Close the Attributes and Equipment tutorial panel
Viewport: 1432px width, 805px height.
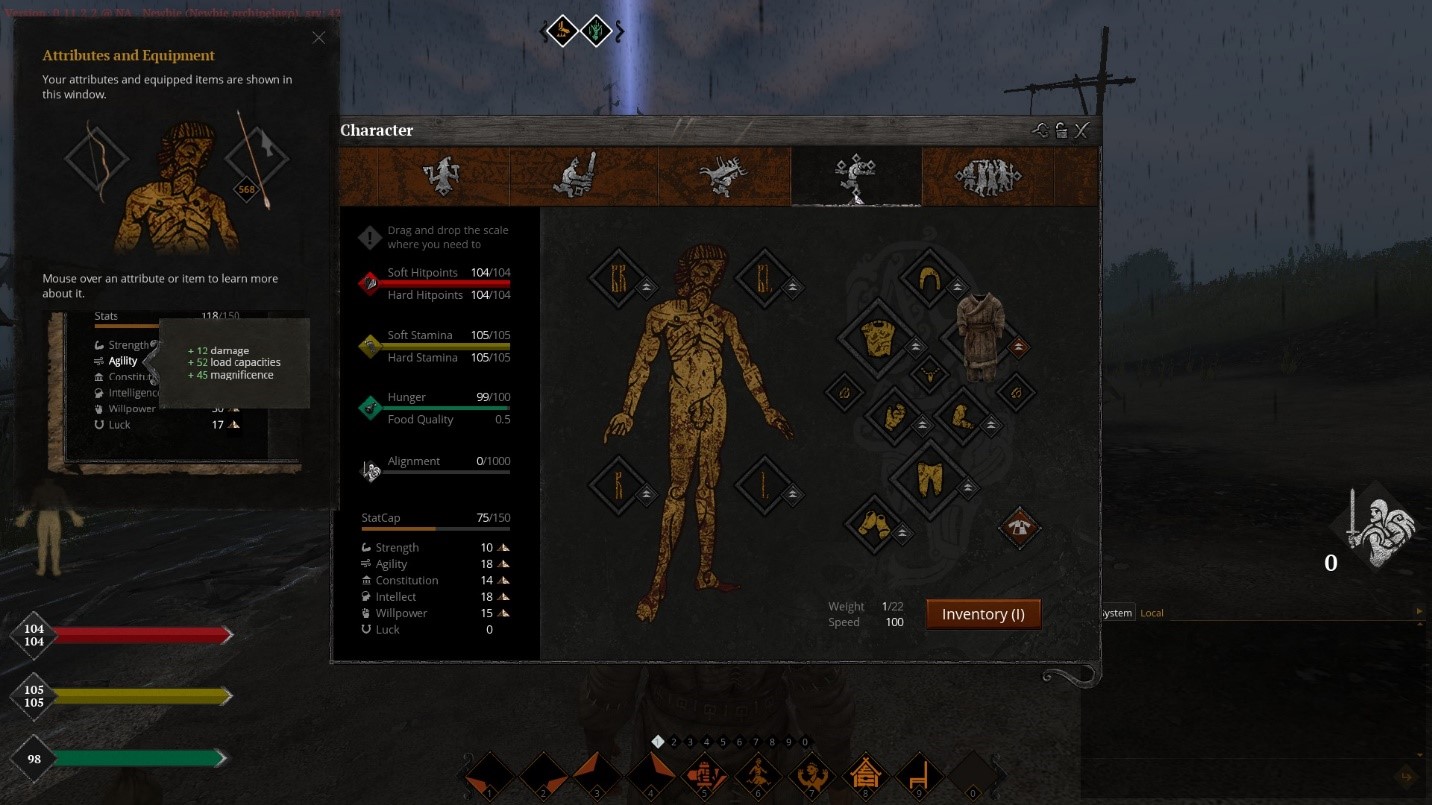click(x=318, y=38)
